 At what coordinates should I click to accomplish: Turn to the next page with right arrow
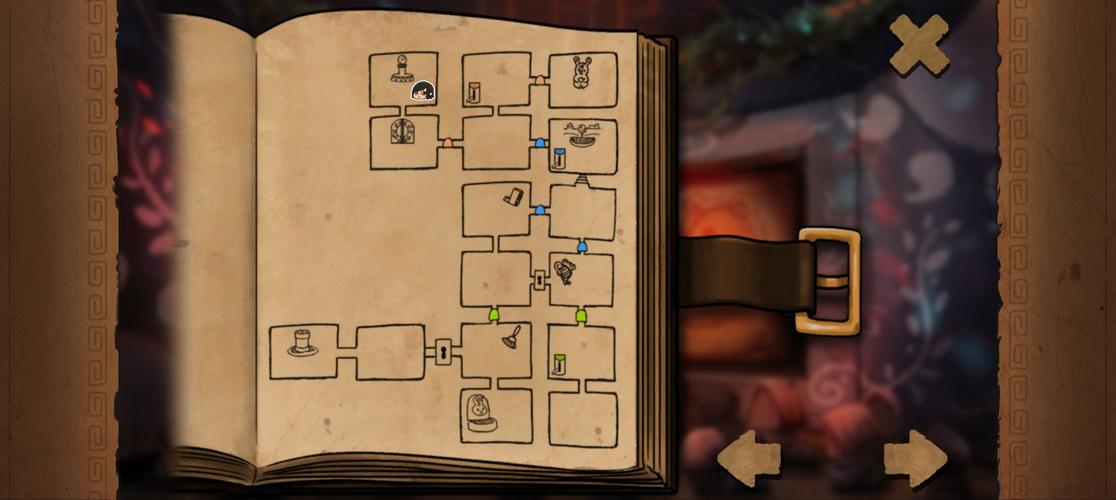[915, 459]
